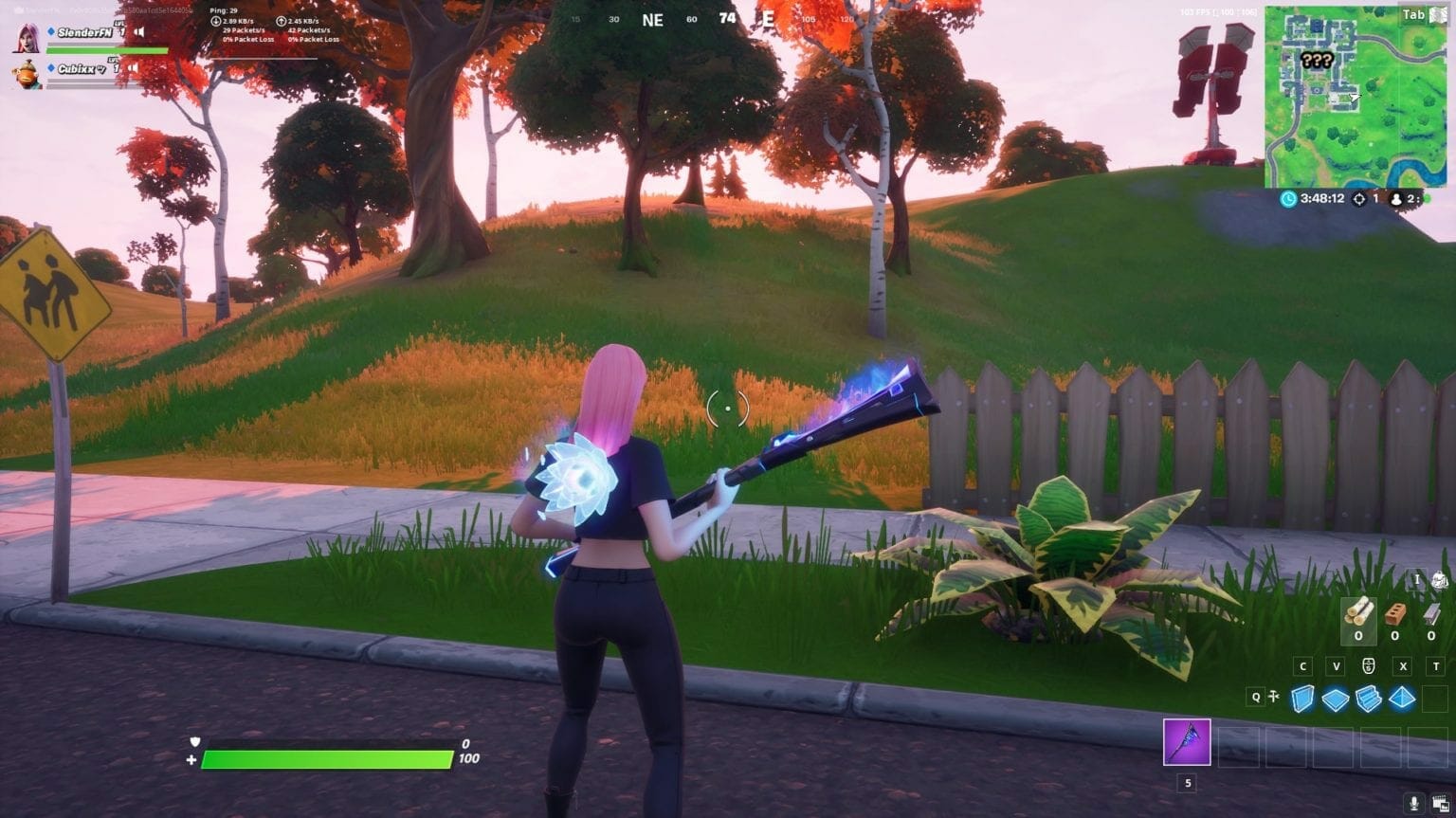
Task: Click the blue match timer clock icon
Action: [x=1288, y=199]
